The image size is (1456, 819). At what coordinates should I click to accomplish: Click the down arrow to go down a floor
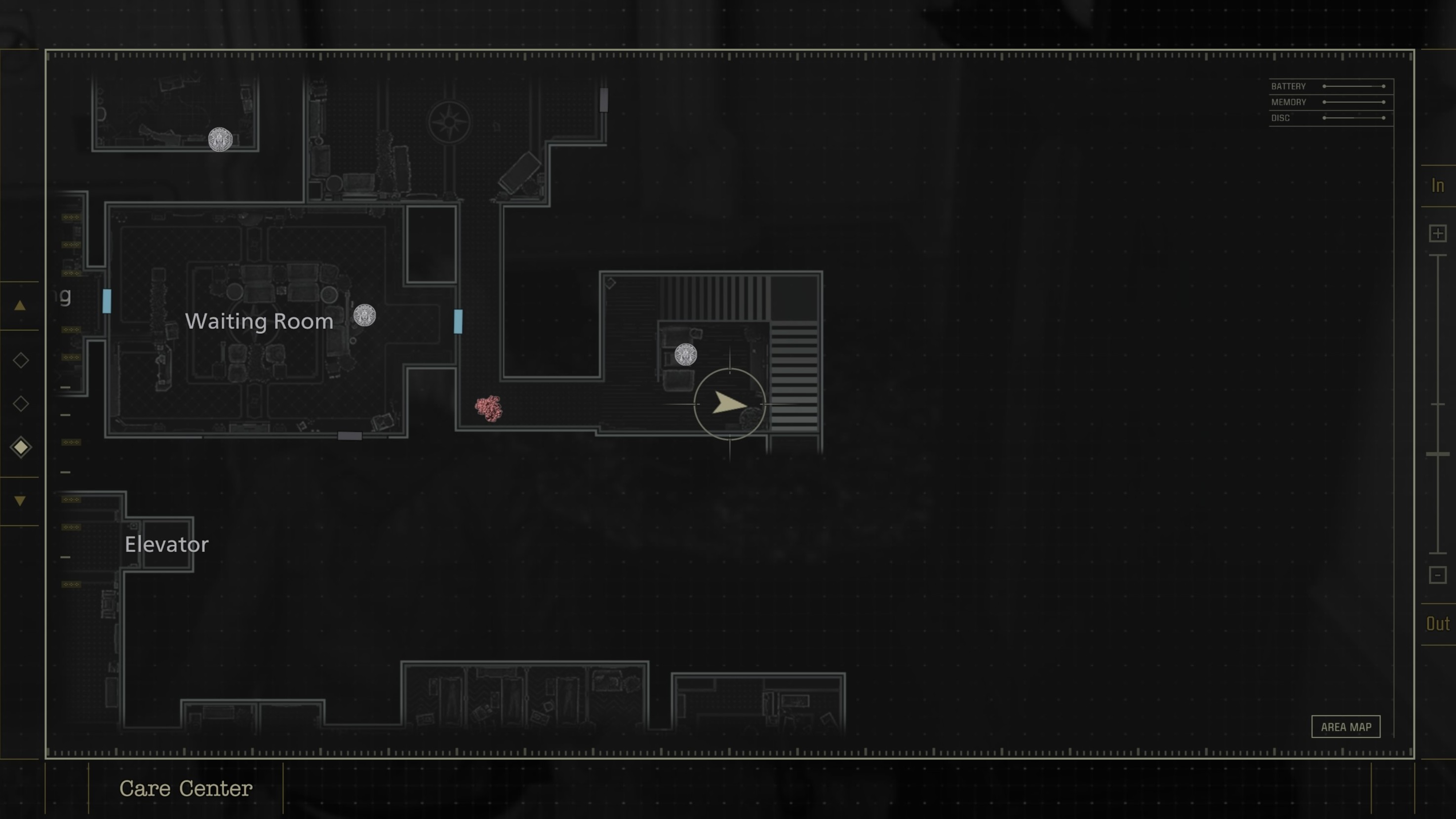pos(20,500)
